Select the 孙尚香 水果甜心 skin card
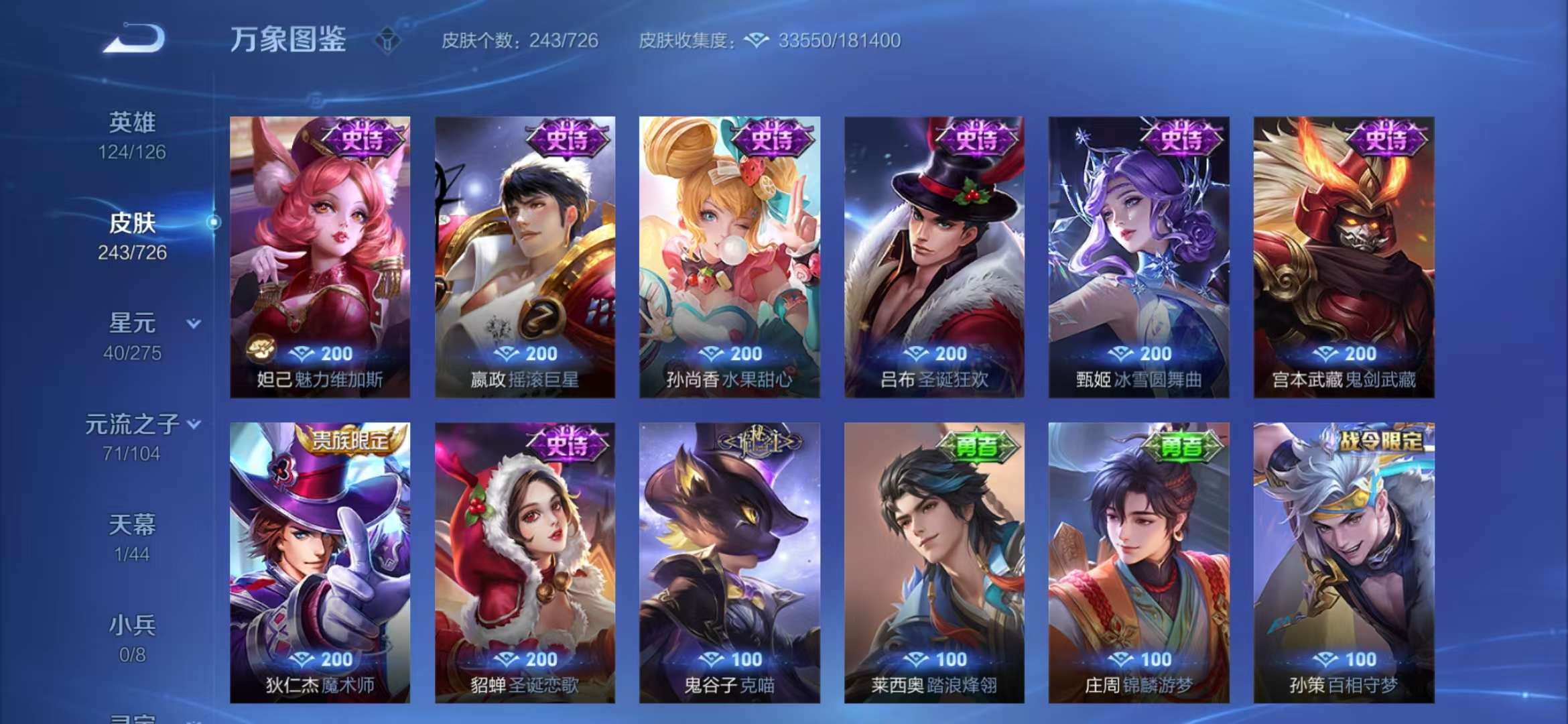The width and height of the screenshot is (1568, 724). tap(727, 255)
